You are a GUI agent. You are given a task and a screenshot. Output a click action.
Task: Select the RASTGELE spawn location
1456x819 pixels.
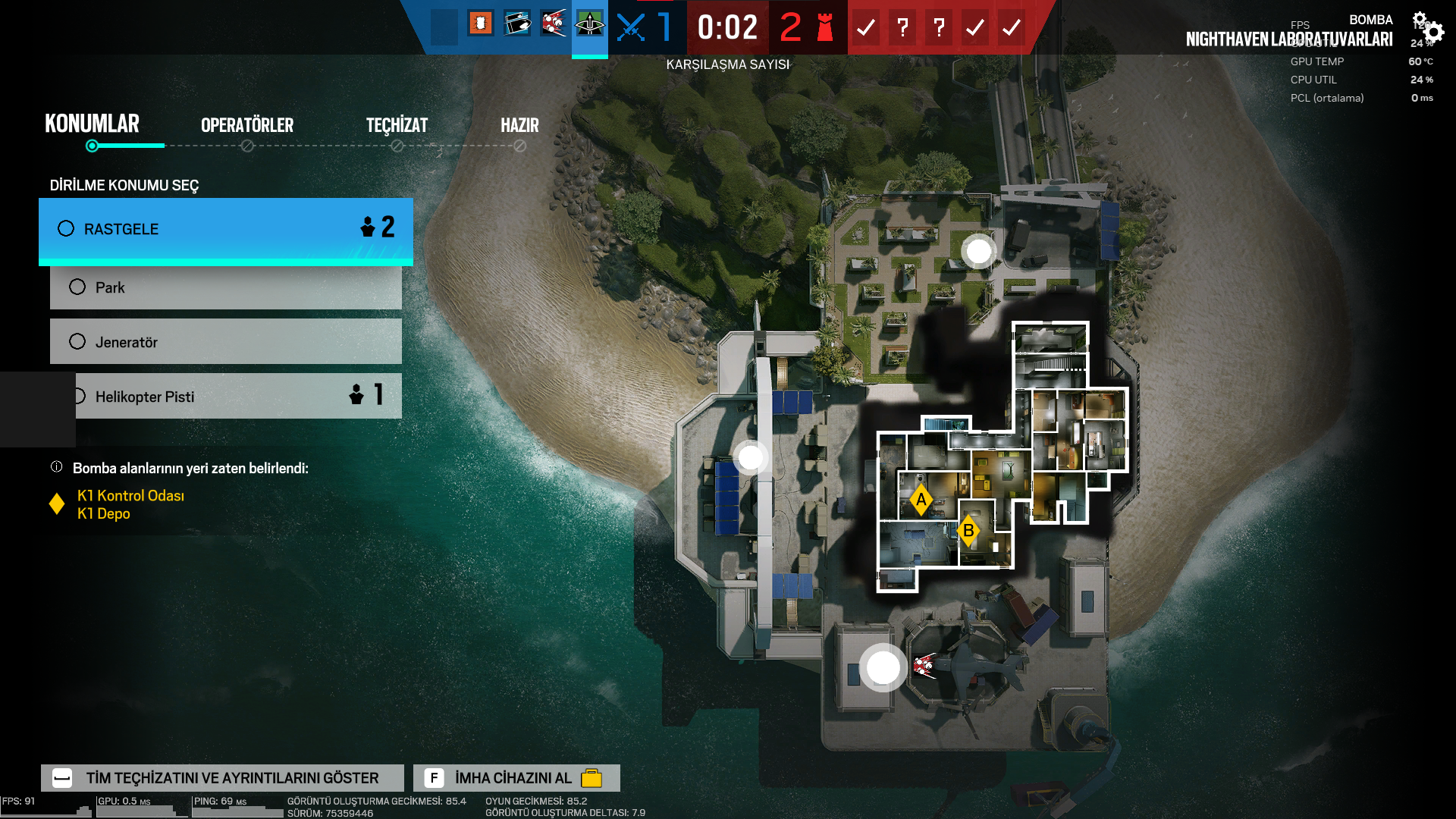pyautogui.click(x=225, y=229)
